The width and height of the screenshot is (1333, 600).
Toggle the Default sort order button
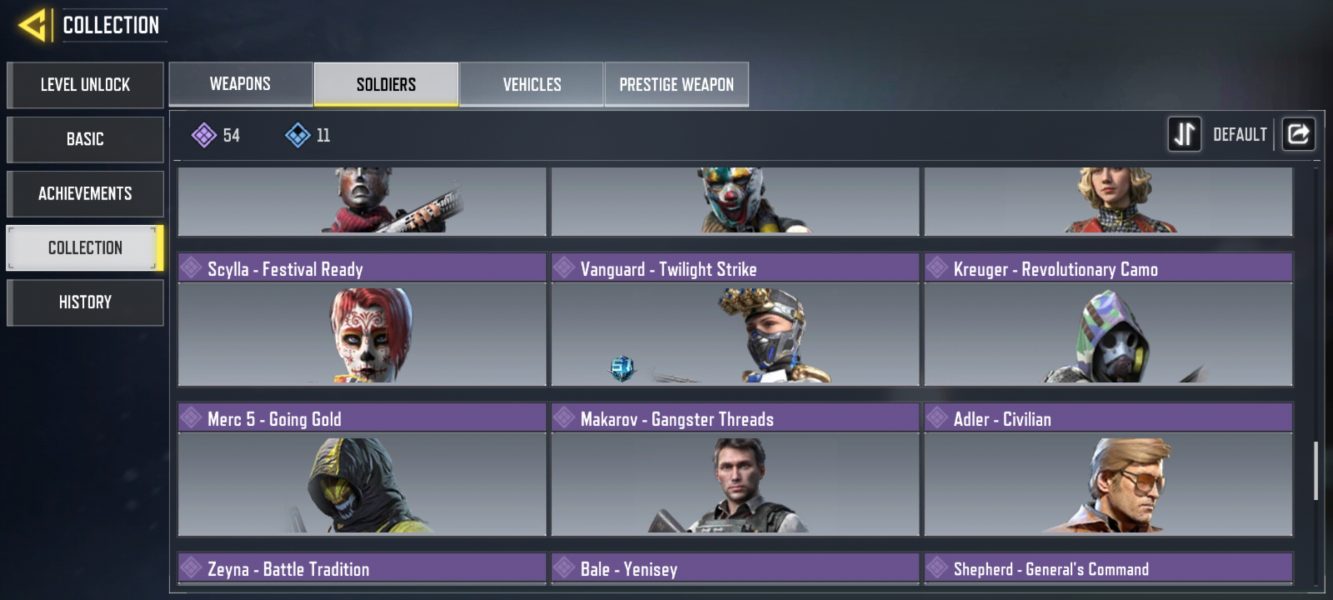click(x=1185, y=134)
